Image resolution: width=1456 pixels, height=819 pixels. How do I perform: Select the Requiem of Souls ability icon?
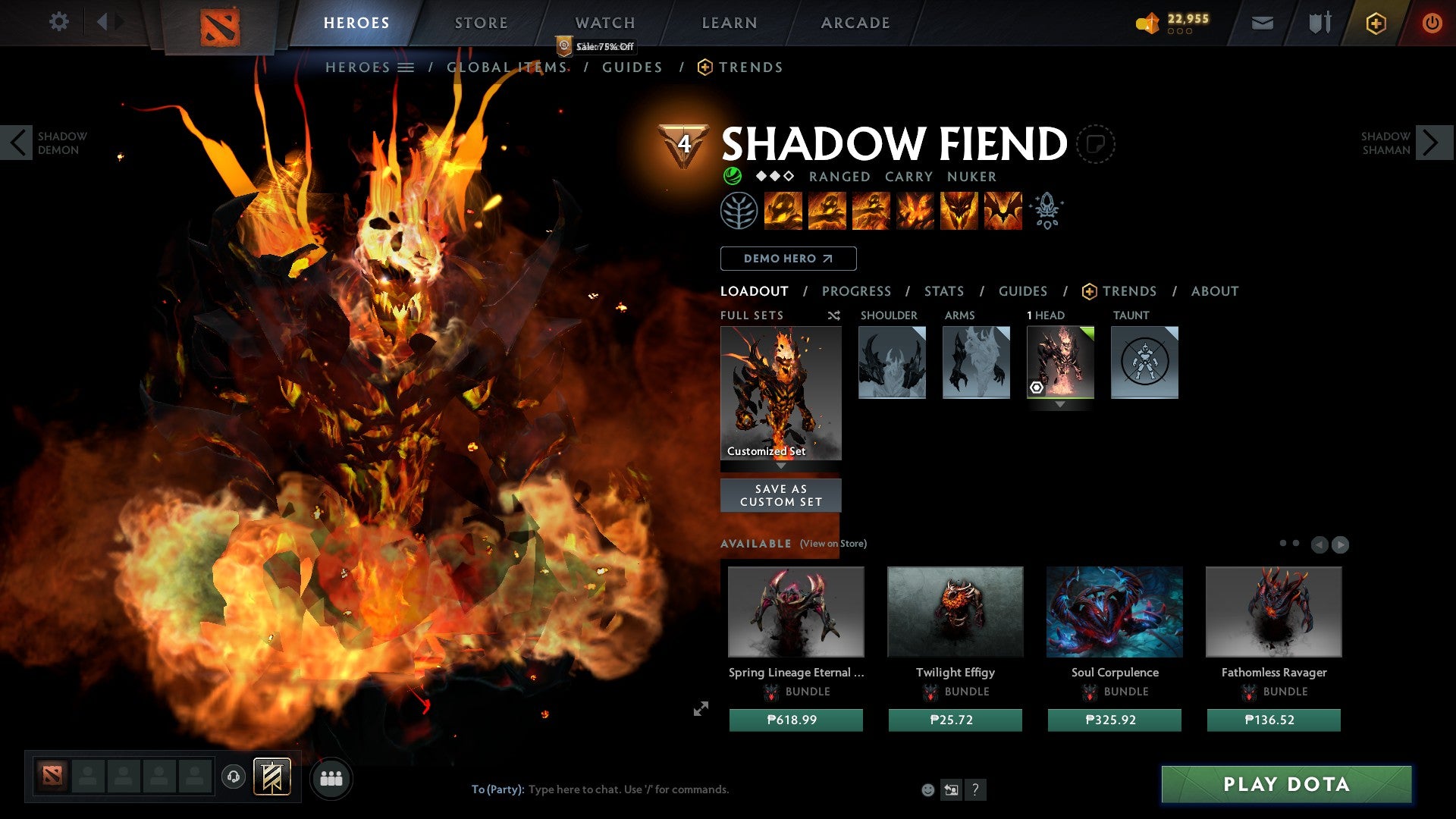pos(1005,211)
